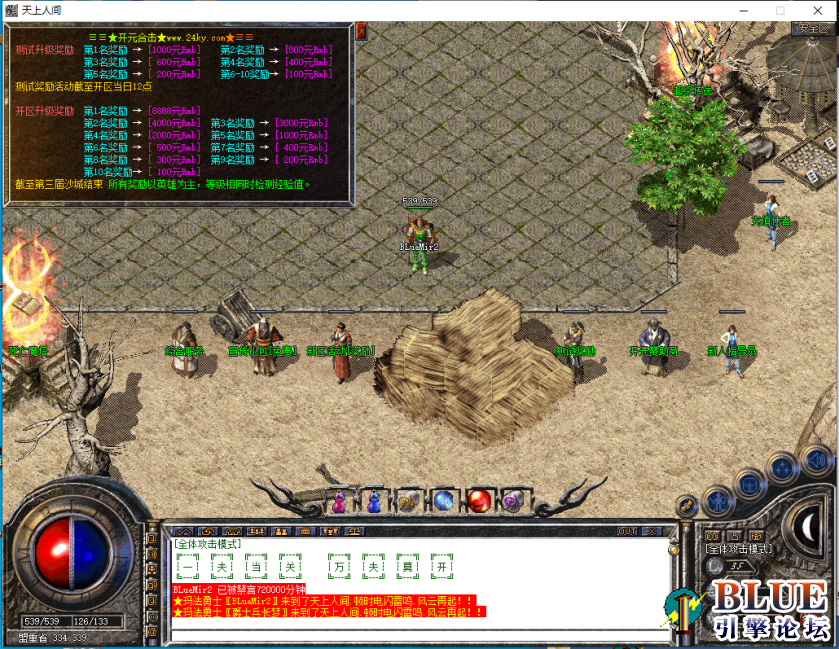This screenshot has width=839, height=649.
Task: Open the character status icon
Action: click(716, 500)
